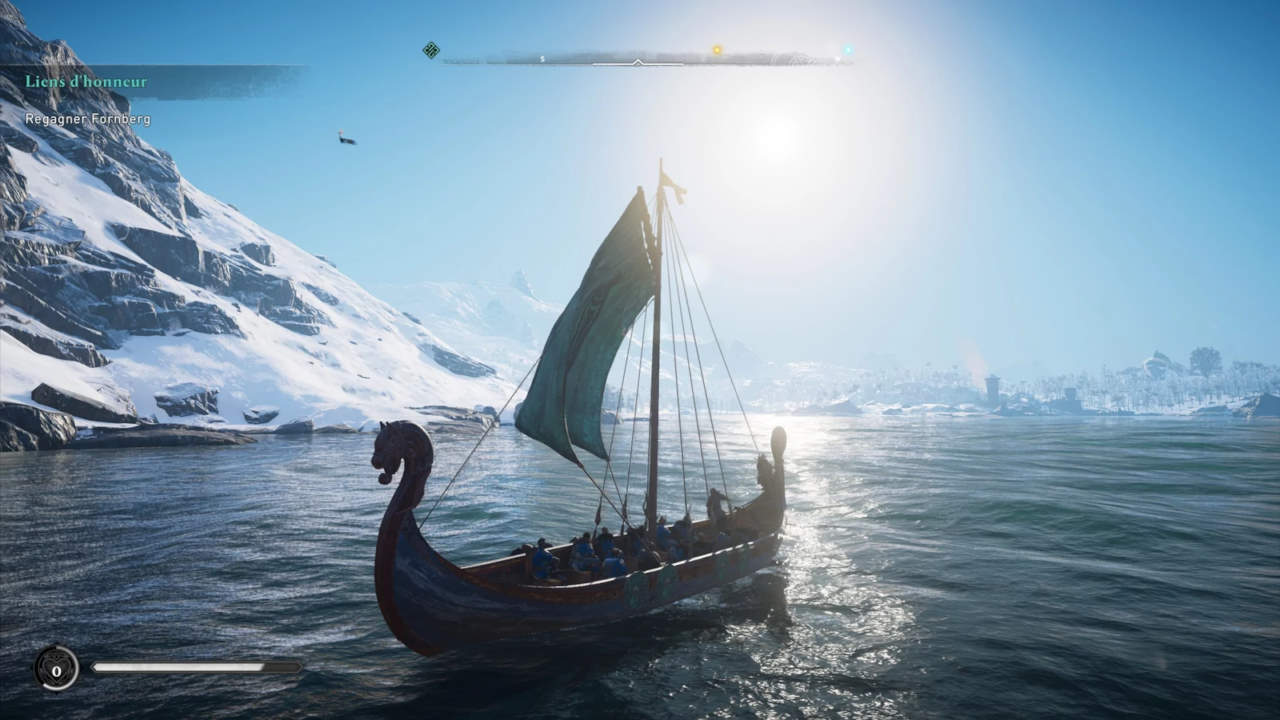Select the cyan marker on the compass

pyautogui.click(x=847, y=49)
